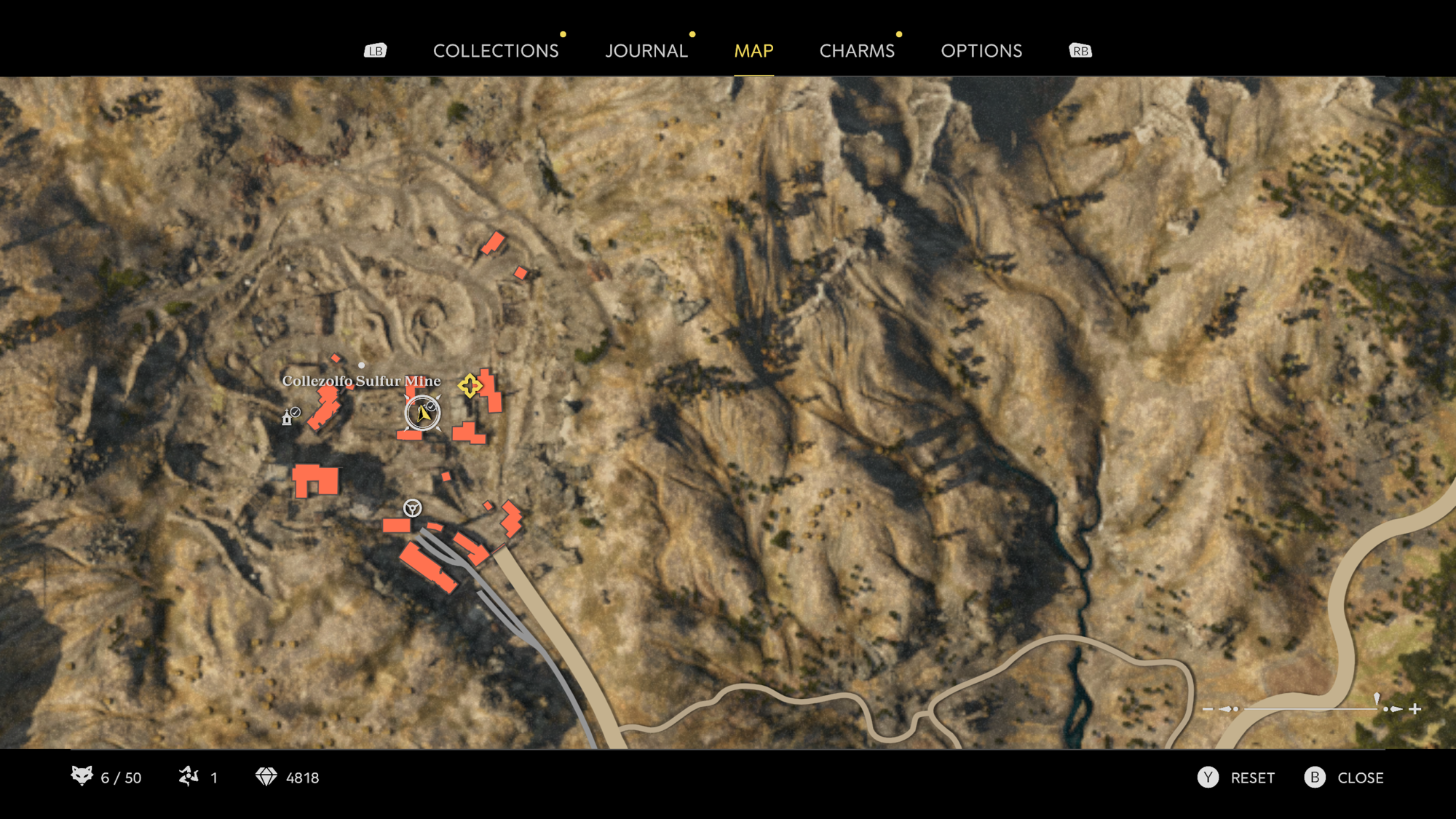The height and width of the screenshot is (819, 1456).
Task: Choose the chapel shrine map marker
Action: pyautogui.click(x=288, y=417)
